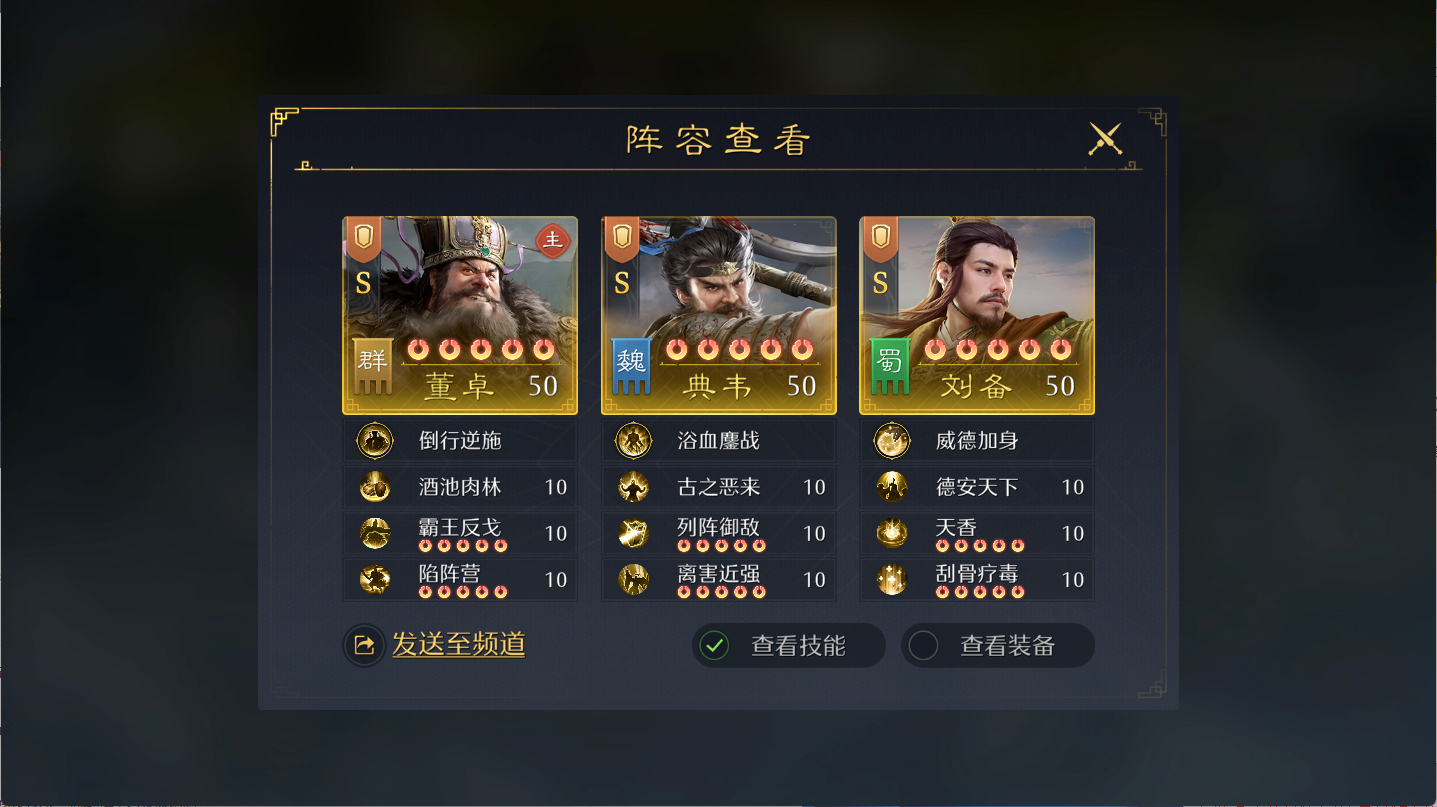Click the 酒池肉林 skill icon
The image size is (1437, 807).
pyautogui.click(x=374, y=487)
